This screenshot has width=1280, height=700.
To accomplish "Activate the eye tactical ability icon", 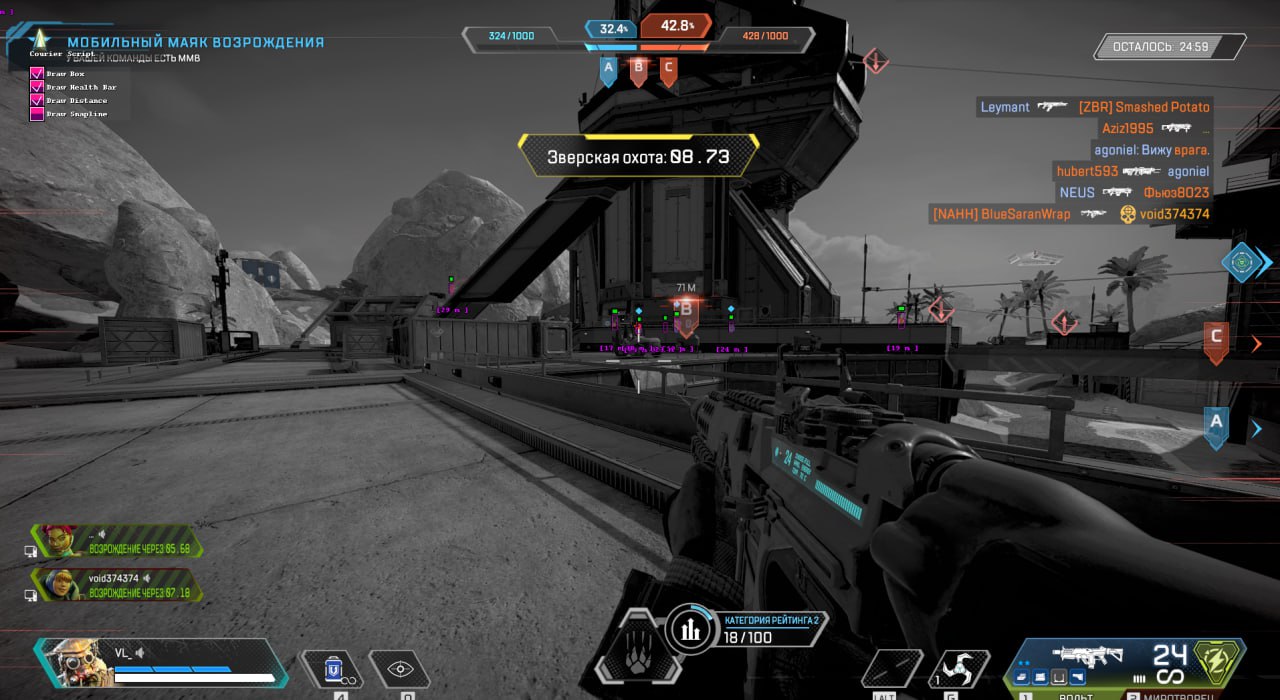I will tap(400, 669).
